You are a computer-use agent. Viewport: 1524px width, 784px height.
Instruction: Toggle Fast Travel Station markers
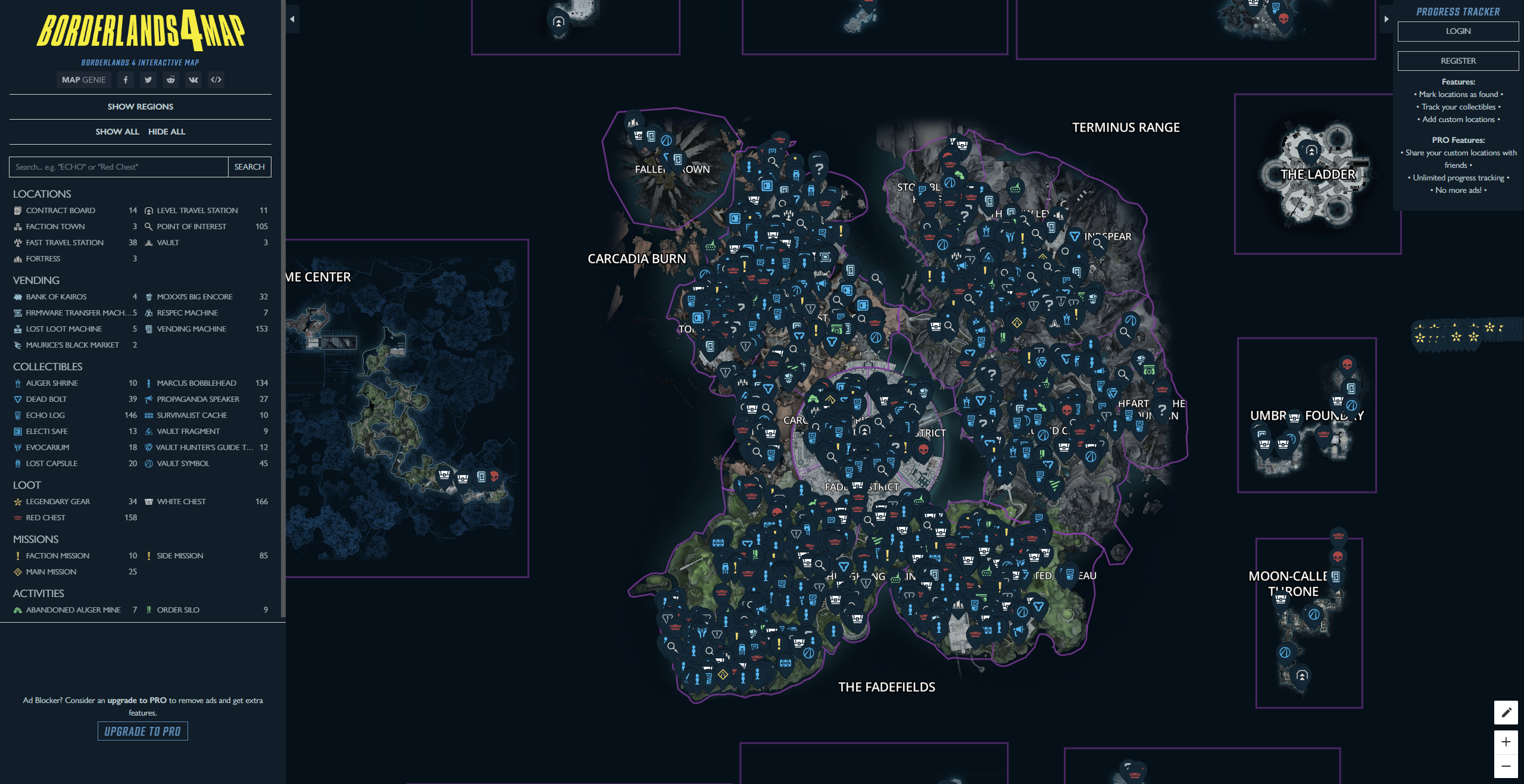(17, 242)
